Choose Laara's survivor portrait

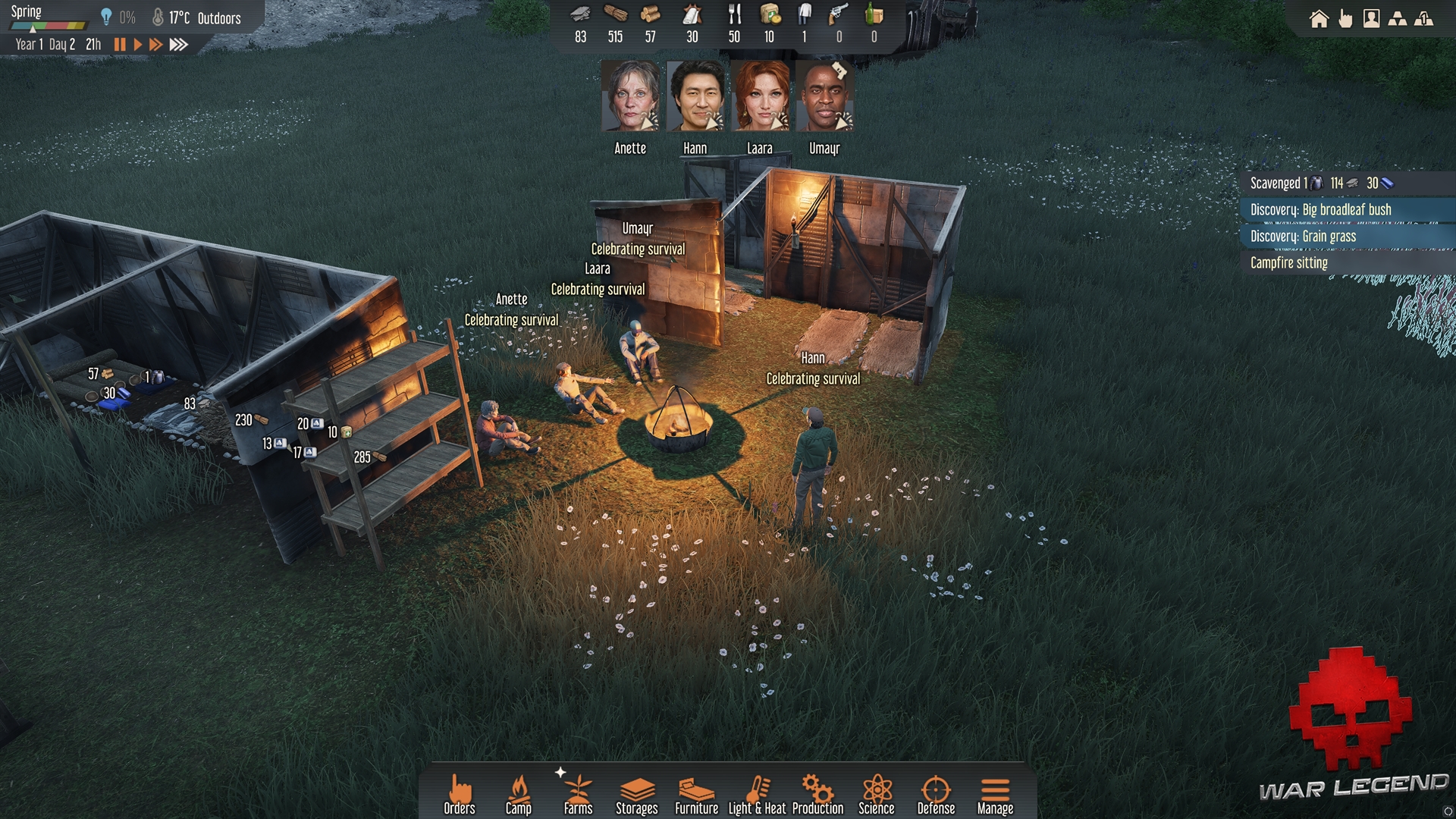760,97
